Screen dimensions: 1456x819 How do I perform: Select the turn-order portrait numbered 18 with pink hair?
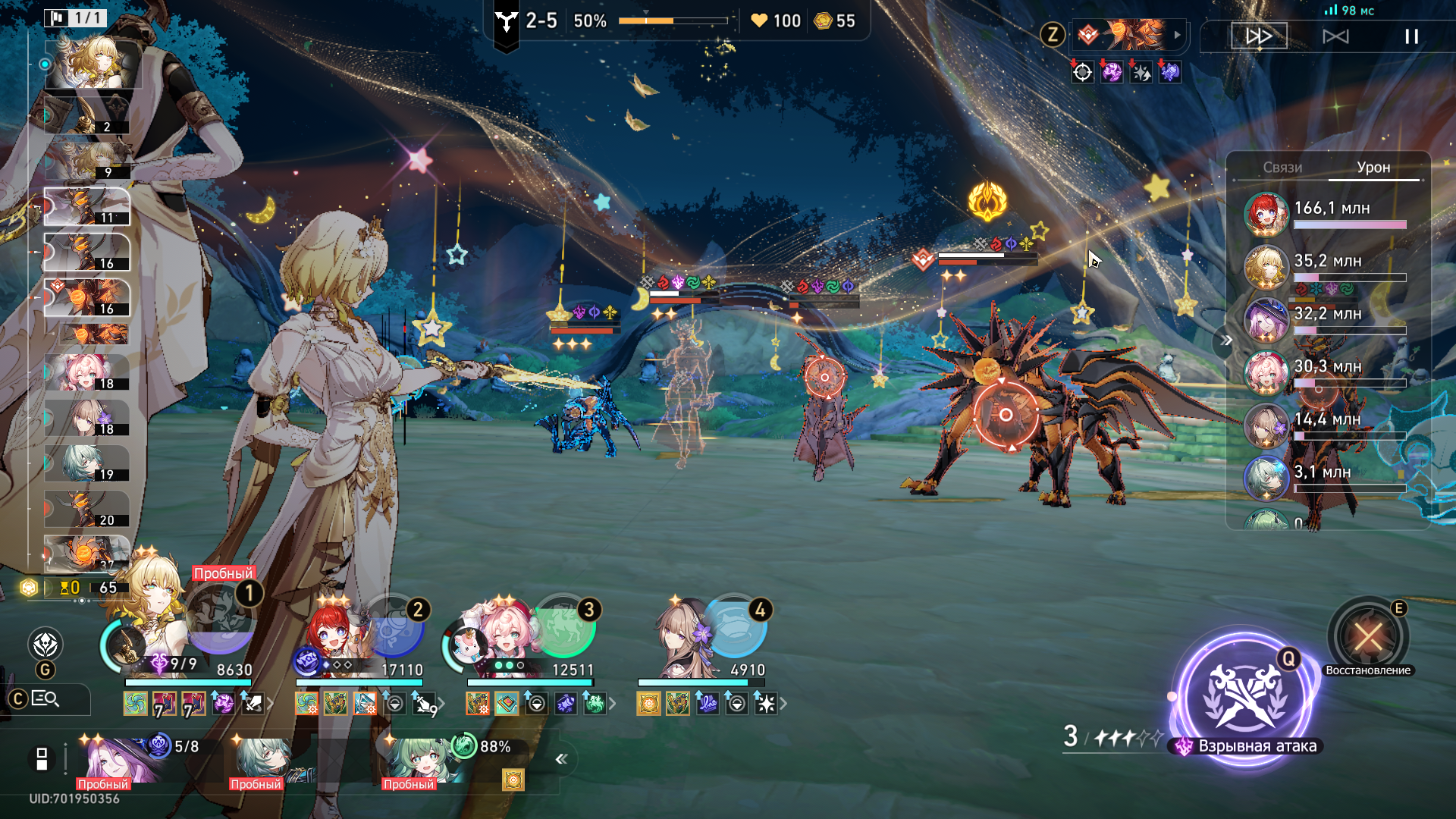(85, 373)
